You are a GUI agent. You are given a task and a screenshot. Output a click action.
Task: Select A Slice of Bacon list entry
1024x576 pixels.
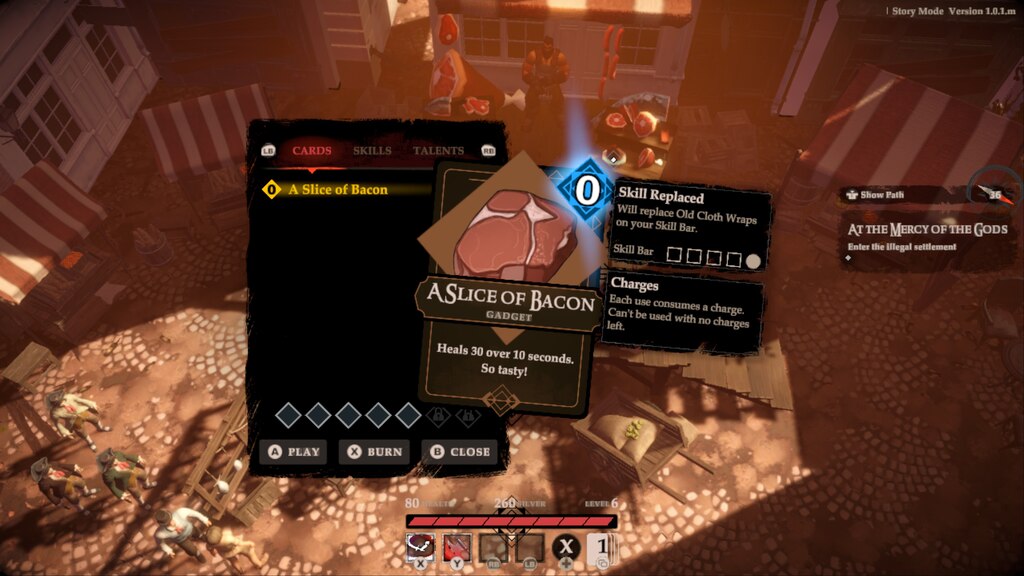coord(337,189)
